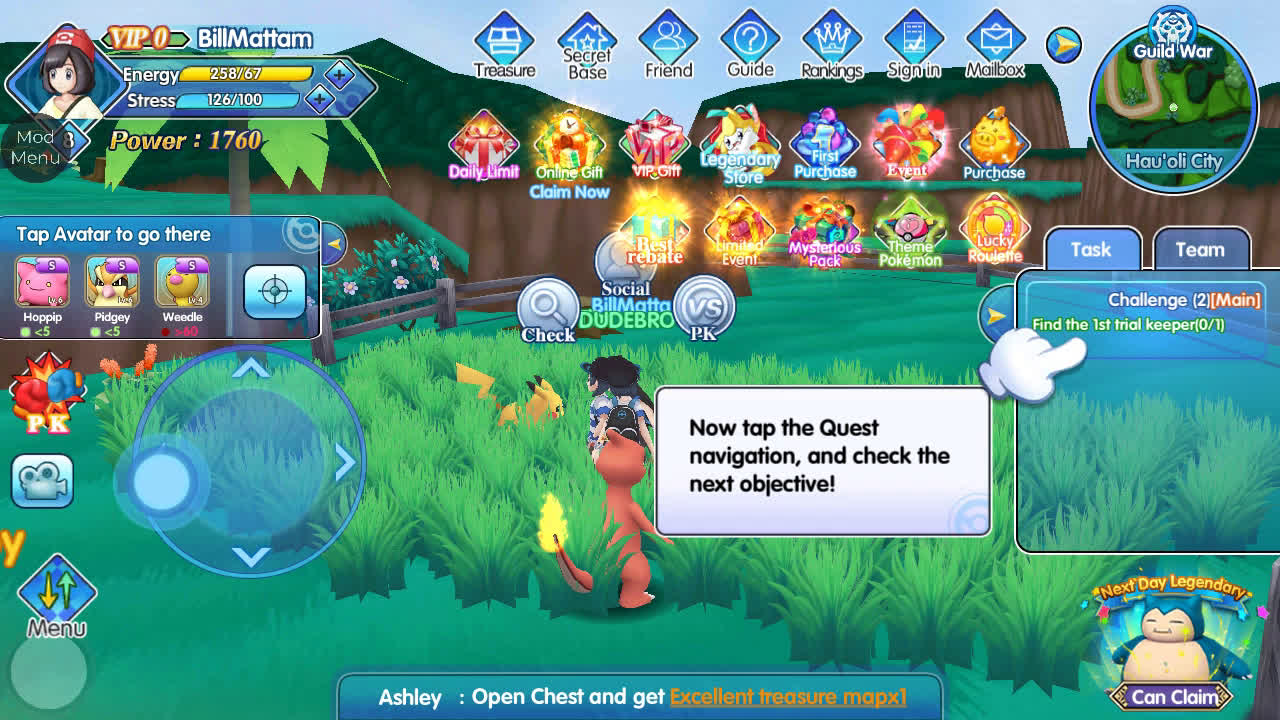Toggle the camera view icon
This screenshot has height=720, width=1280.
pos(42,481)
